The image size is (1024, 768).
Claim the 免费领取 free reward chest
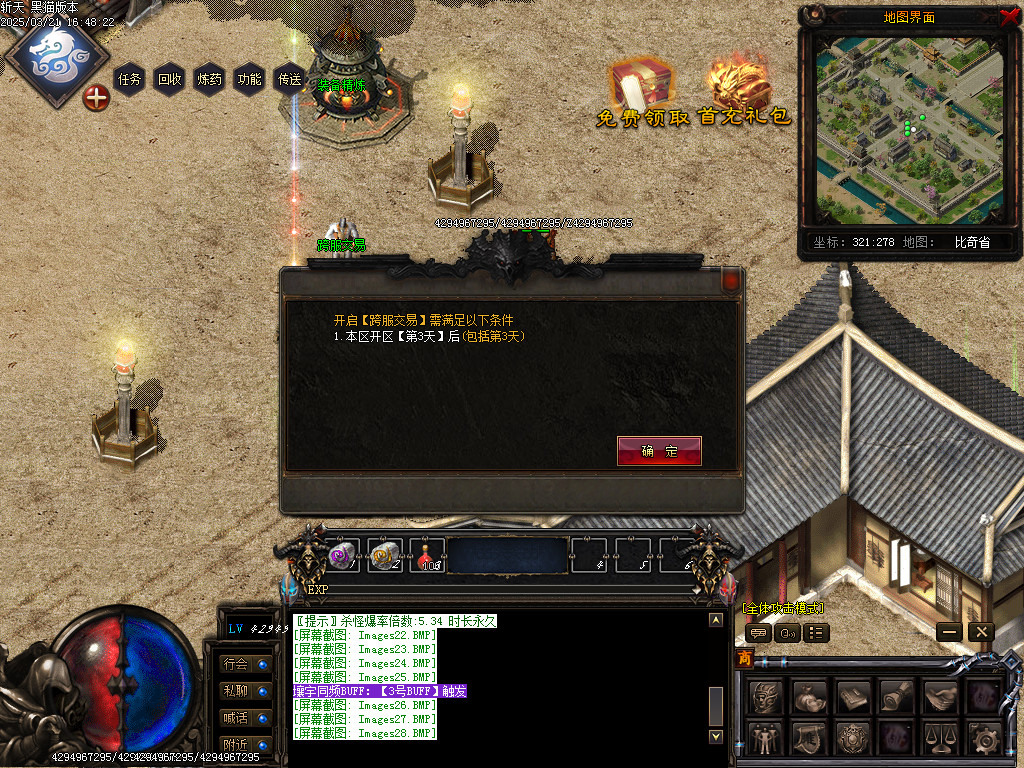[x=641, y=92]
